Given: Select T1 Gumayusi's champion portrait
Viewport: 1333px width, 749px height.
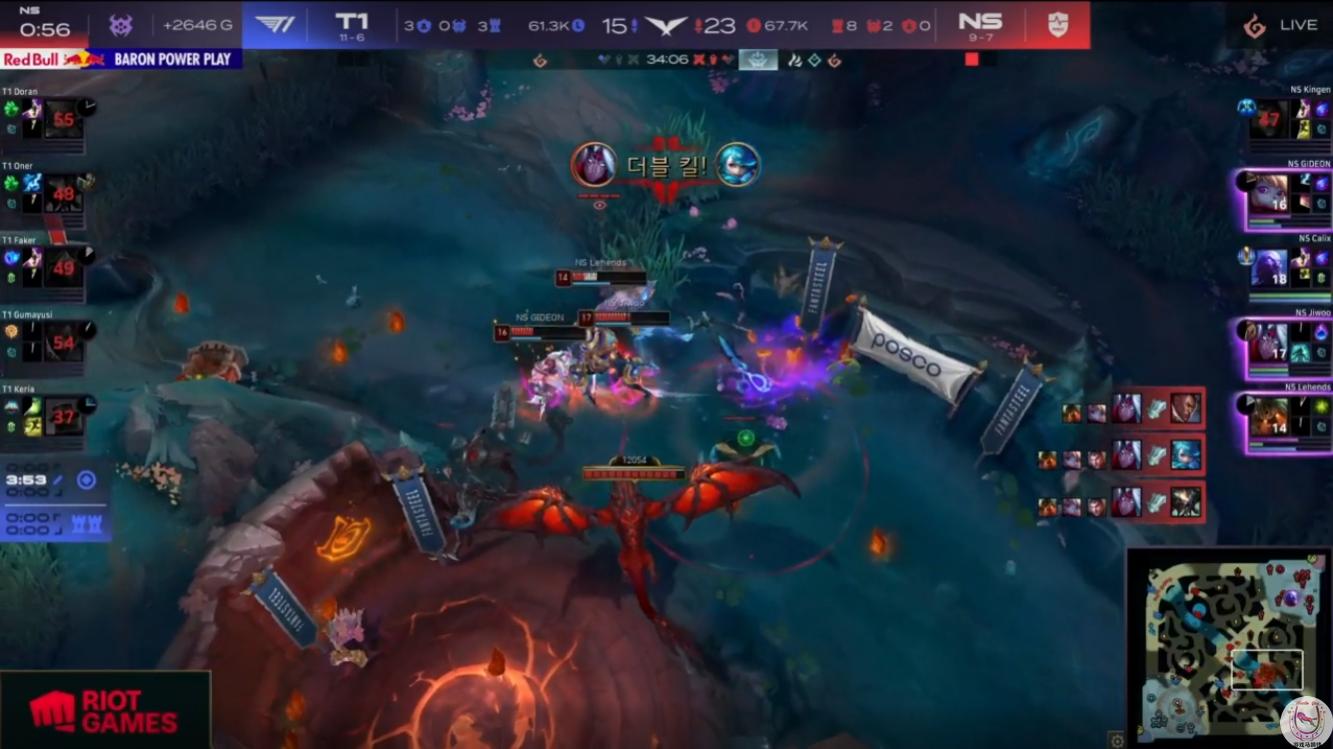Looking at the screenshot, I should [64, 342].
